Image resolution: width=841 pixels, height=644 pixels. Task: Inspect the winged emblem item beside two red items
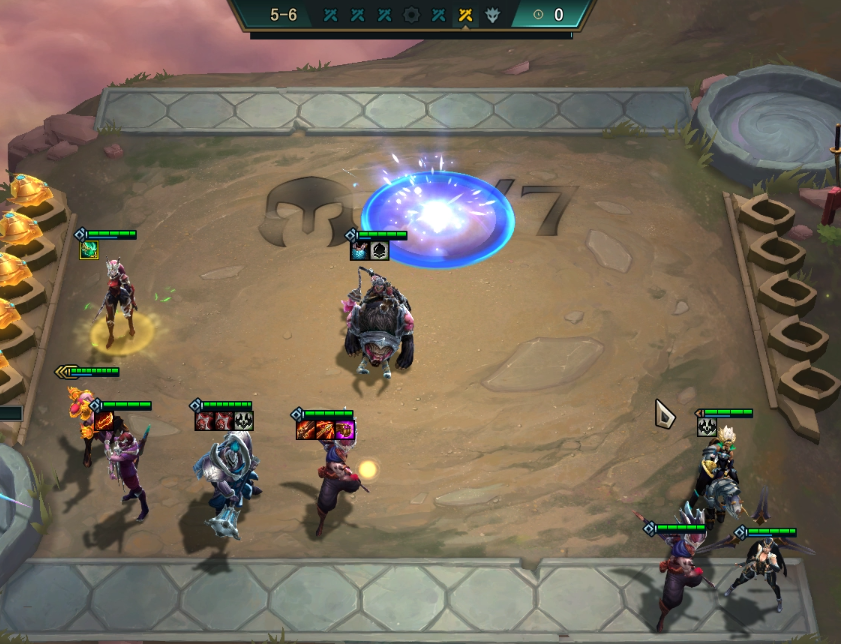244,421
